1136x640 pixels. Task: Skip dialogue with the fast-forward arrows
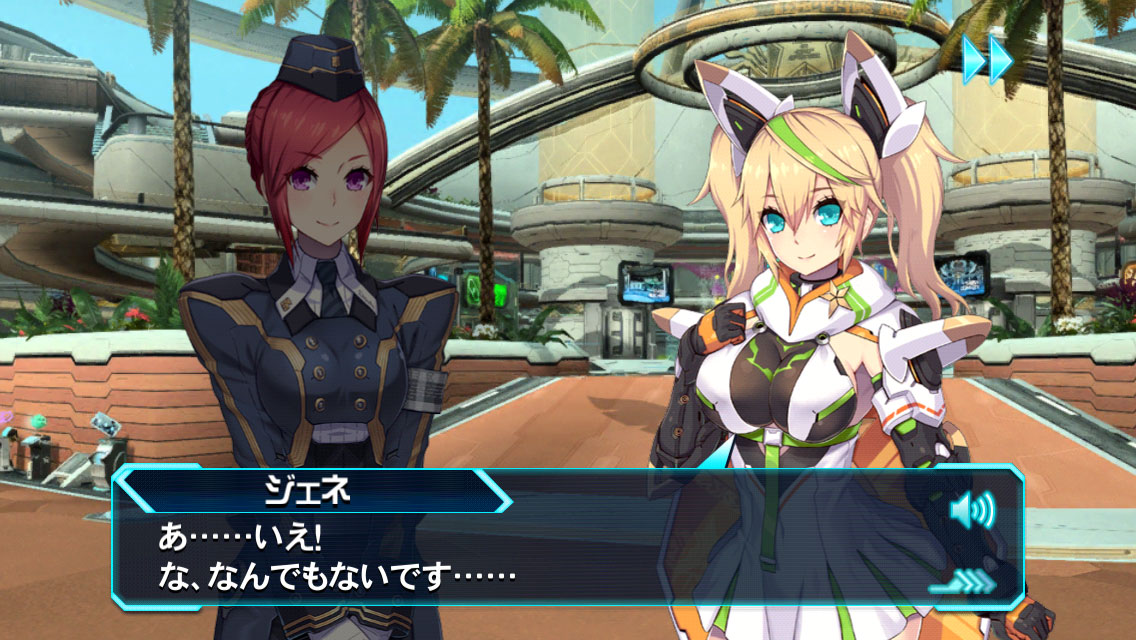point(987,60)
